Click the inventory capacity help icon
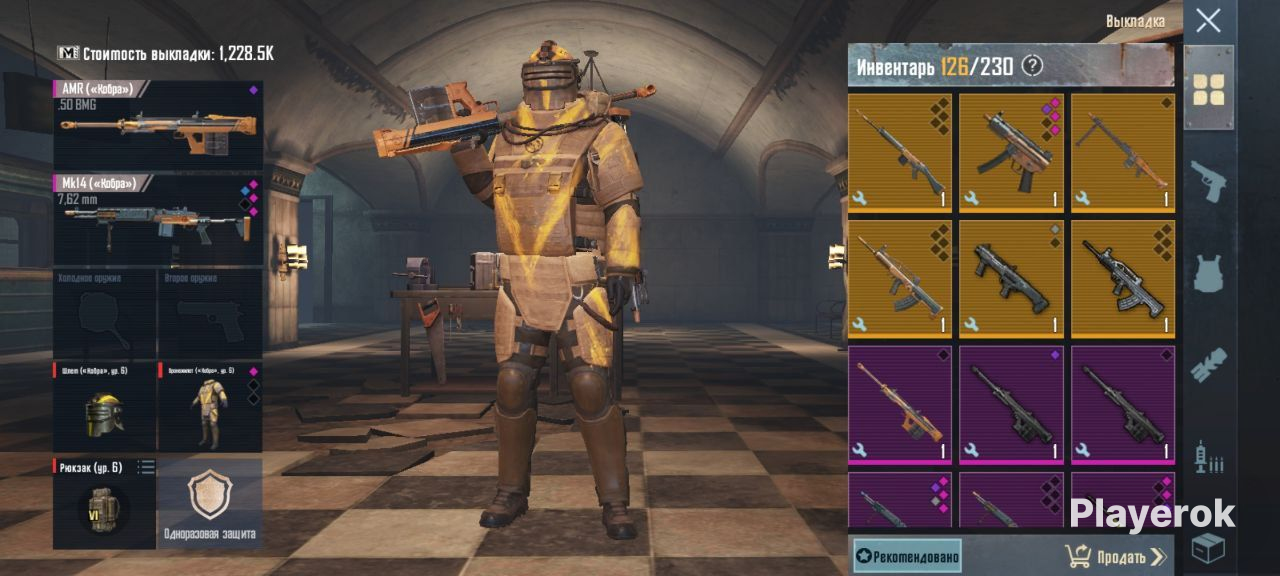1280x576 pixels. (x=1032, y=67)
